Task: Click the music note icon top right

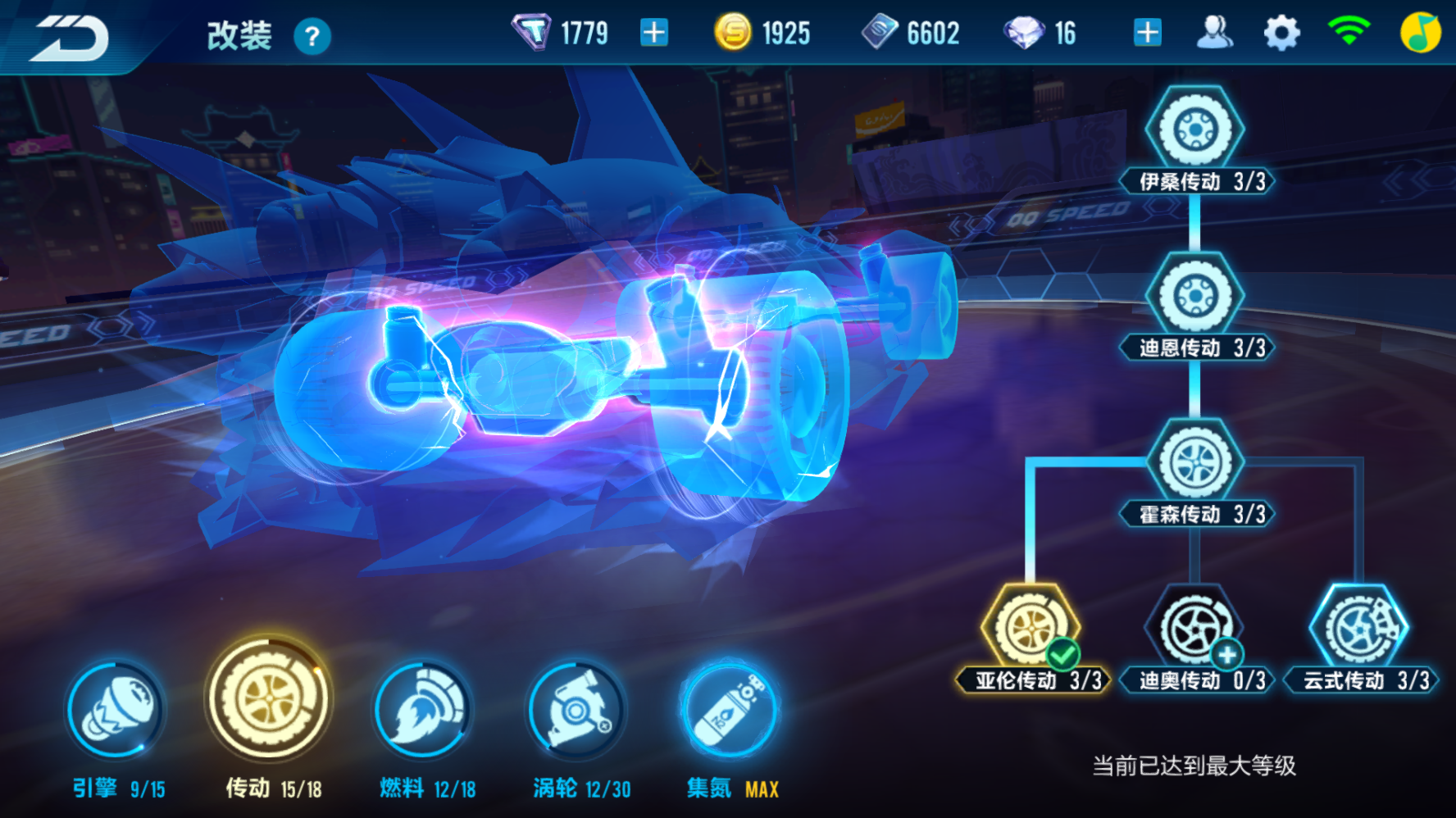Action: click(1417, 31)
